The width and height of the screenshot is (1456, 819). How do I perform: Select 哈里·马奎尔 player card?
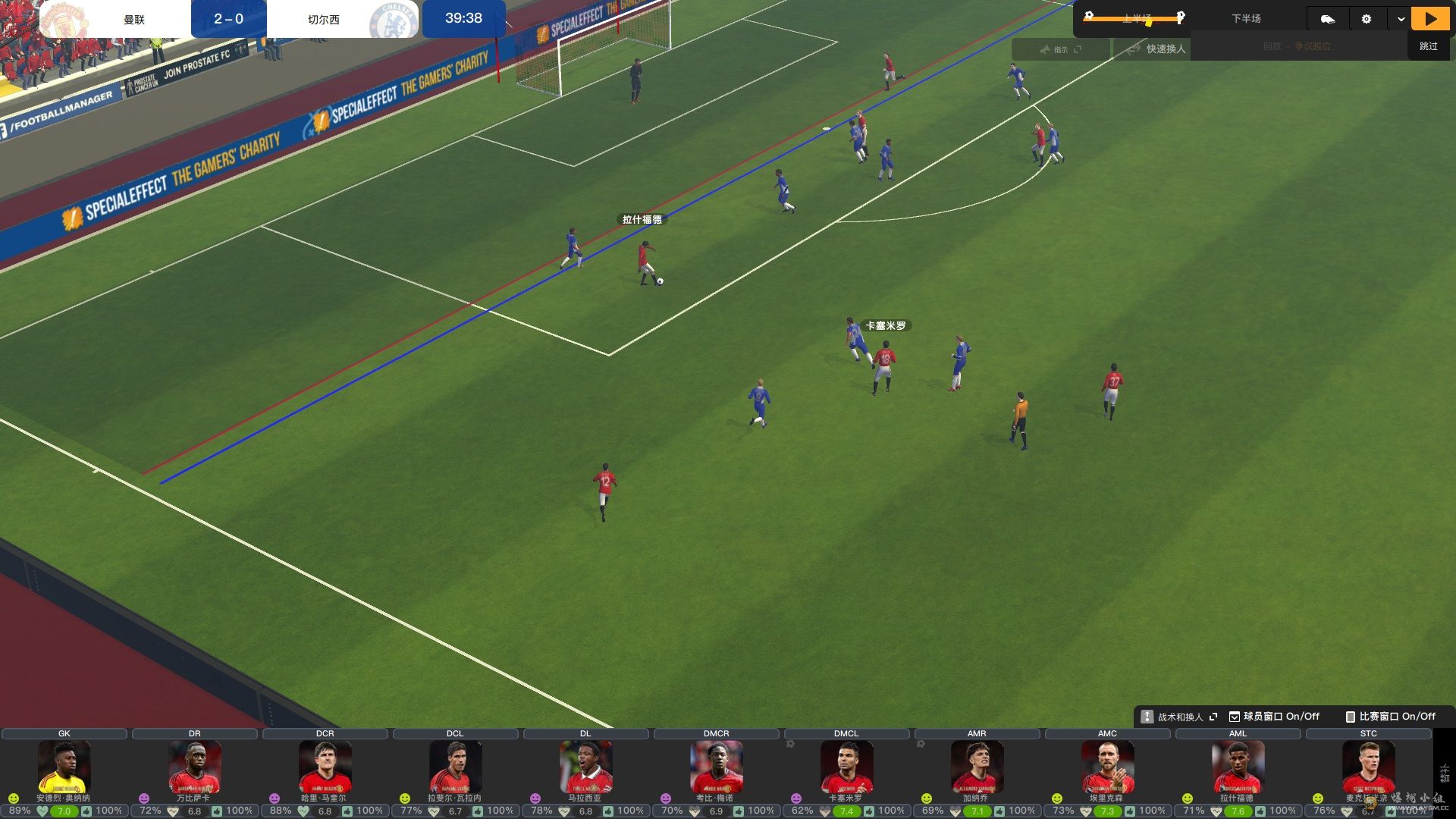click(325, 767)
